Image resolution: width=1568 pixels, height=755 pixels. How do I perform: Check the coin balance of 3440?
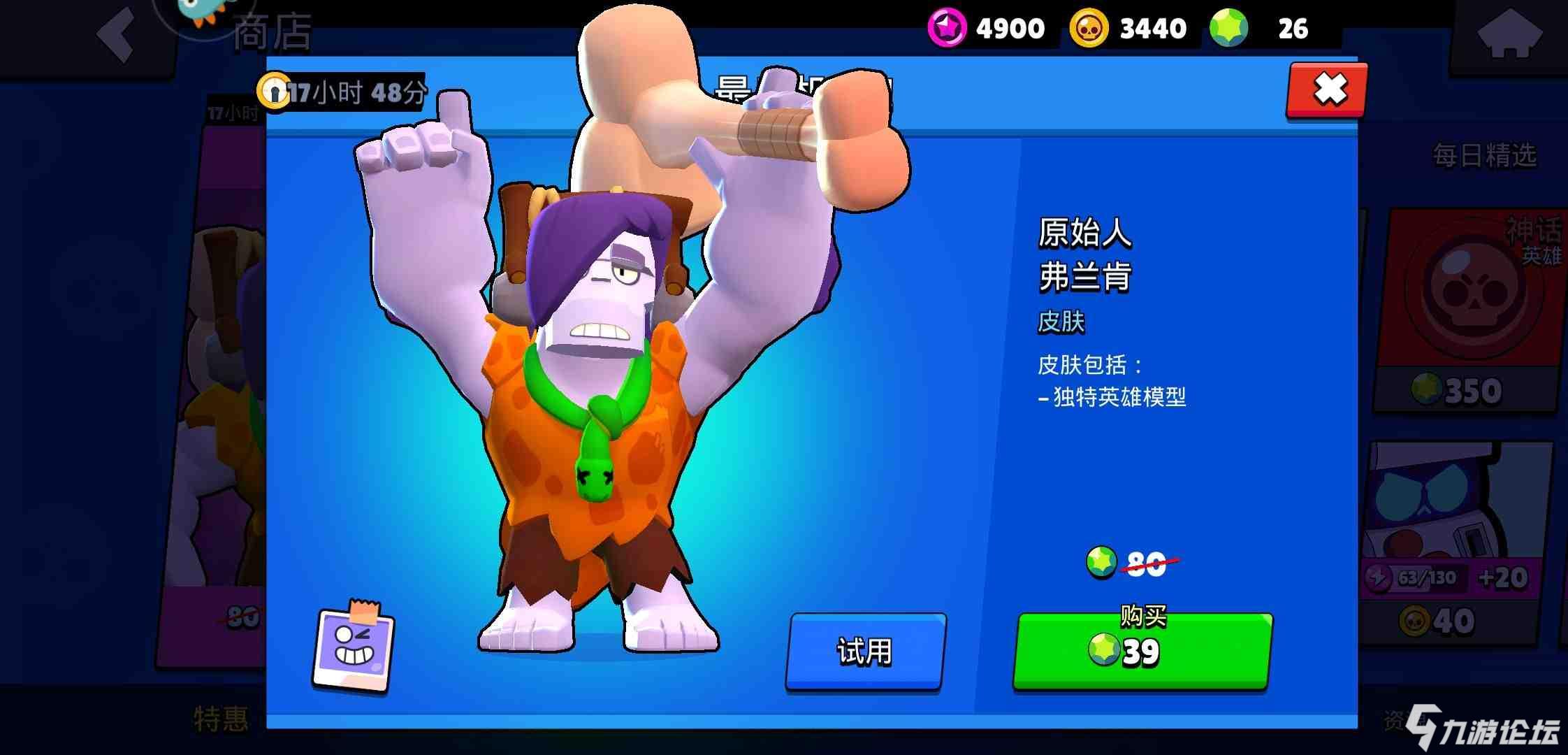1128,28
